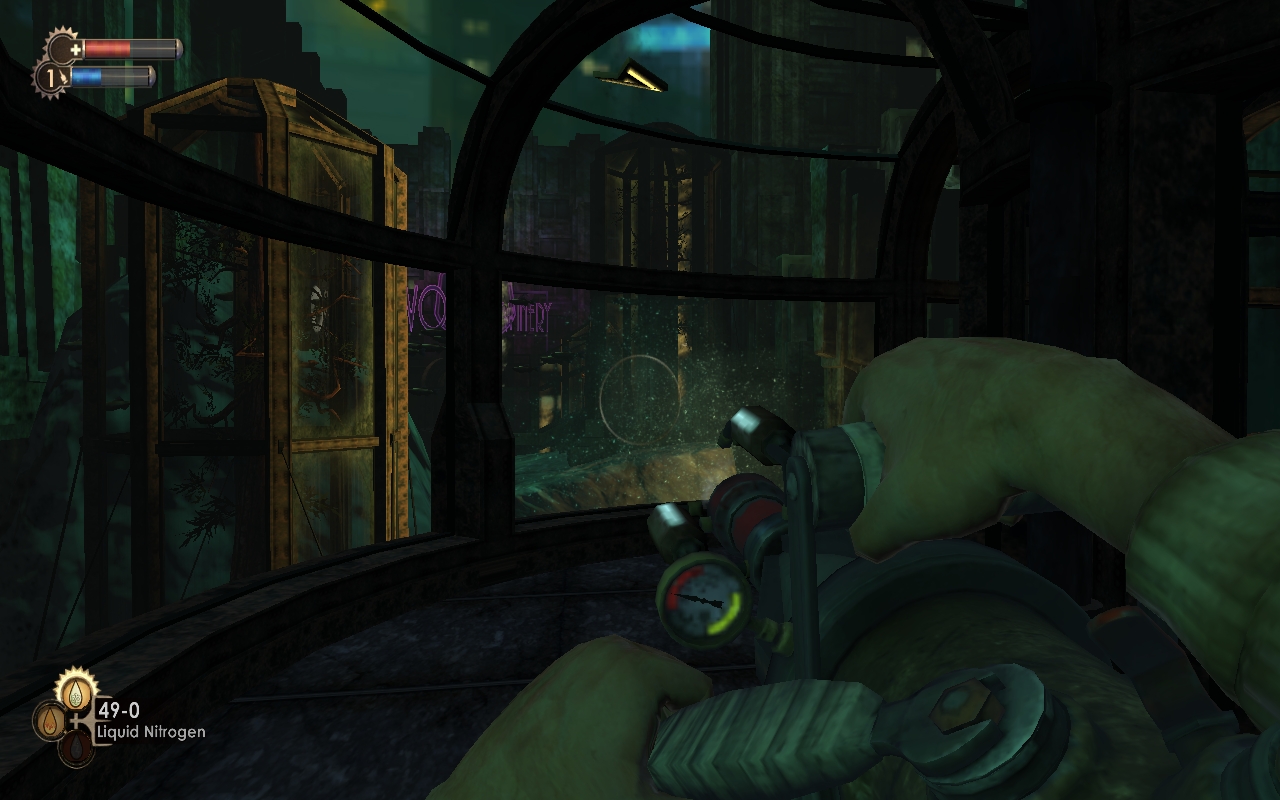The image size is (1280, 800).
Task: Switch to the orange flame-drop napalm ammo
Action: click(x=49, y=720)
